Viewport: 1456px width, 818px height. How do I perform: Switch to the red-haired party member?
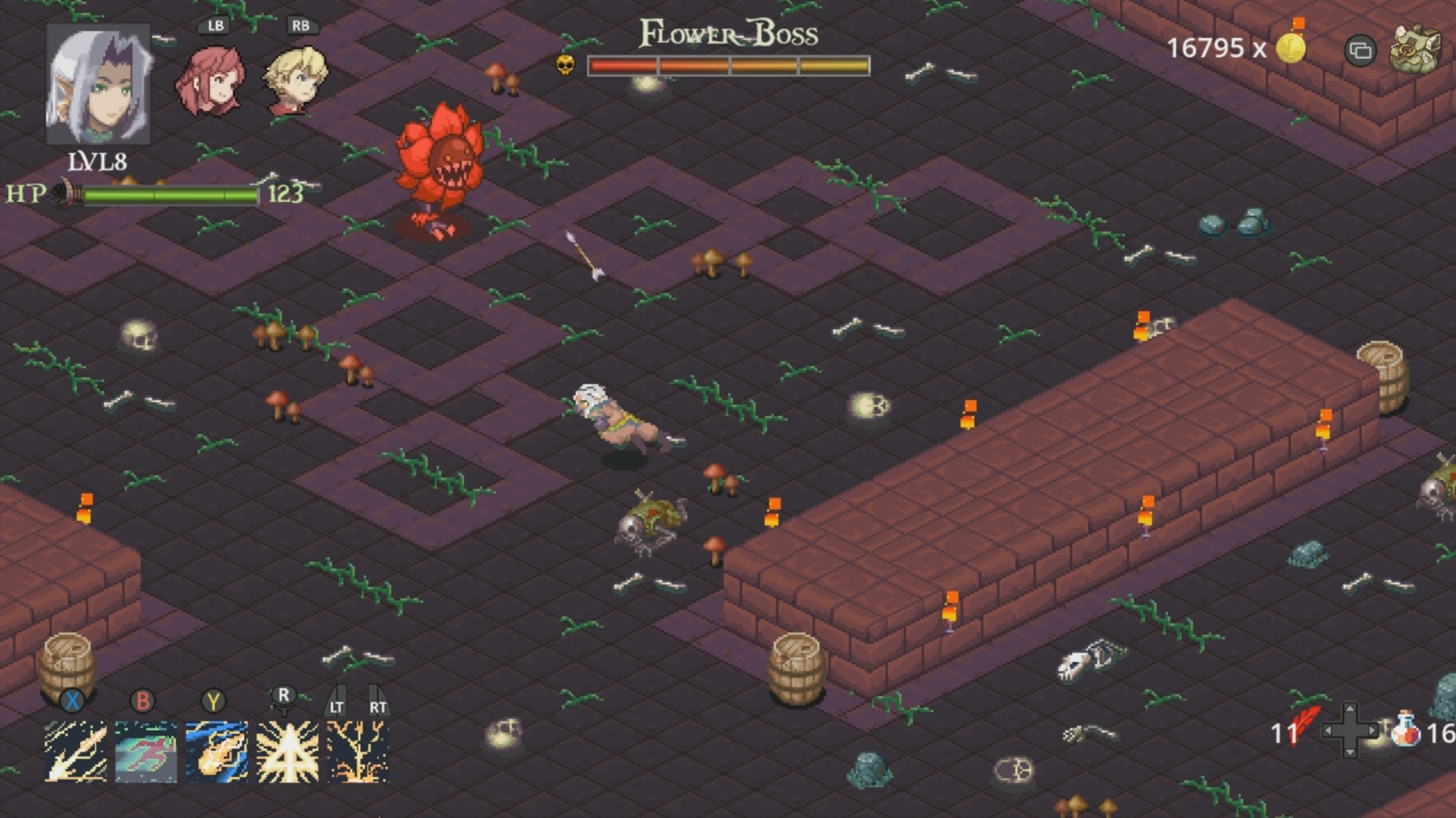[212, 82]
